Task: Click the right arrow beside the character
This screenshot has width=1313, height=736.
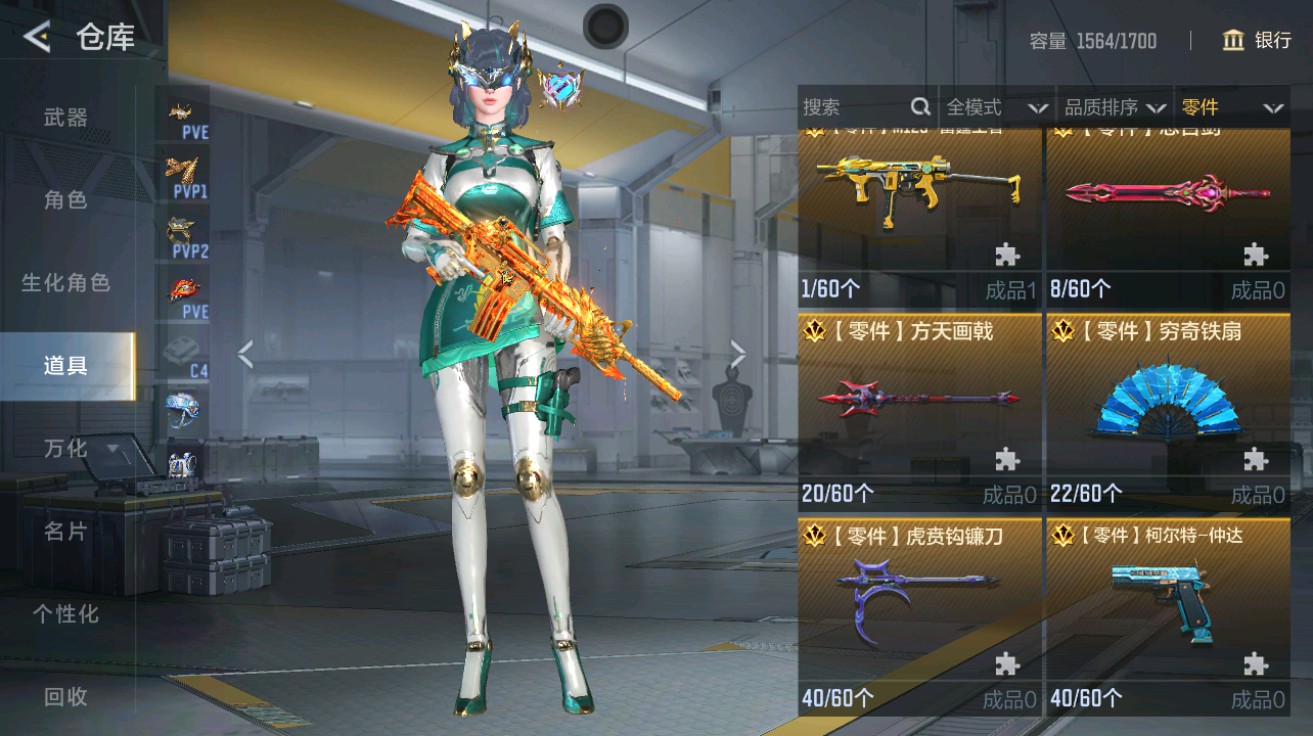Action: (739, 352)
